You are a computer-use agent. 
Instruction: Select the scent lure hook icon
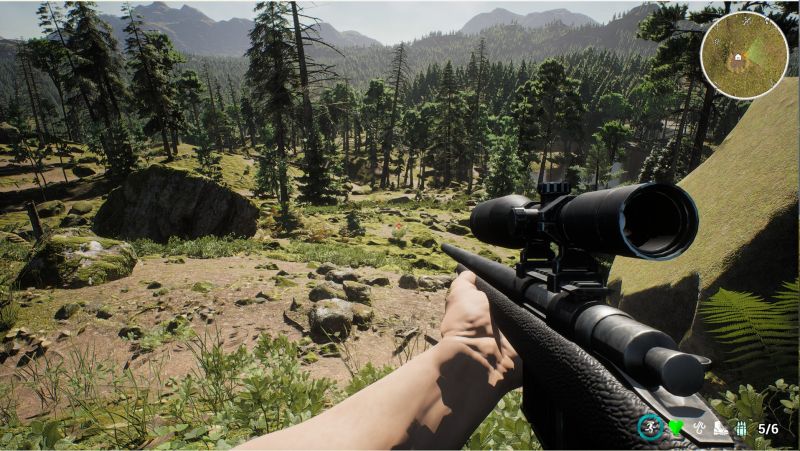[698, 428]
